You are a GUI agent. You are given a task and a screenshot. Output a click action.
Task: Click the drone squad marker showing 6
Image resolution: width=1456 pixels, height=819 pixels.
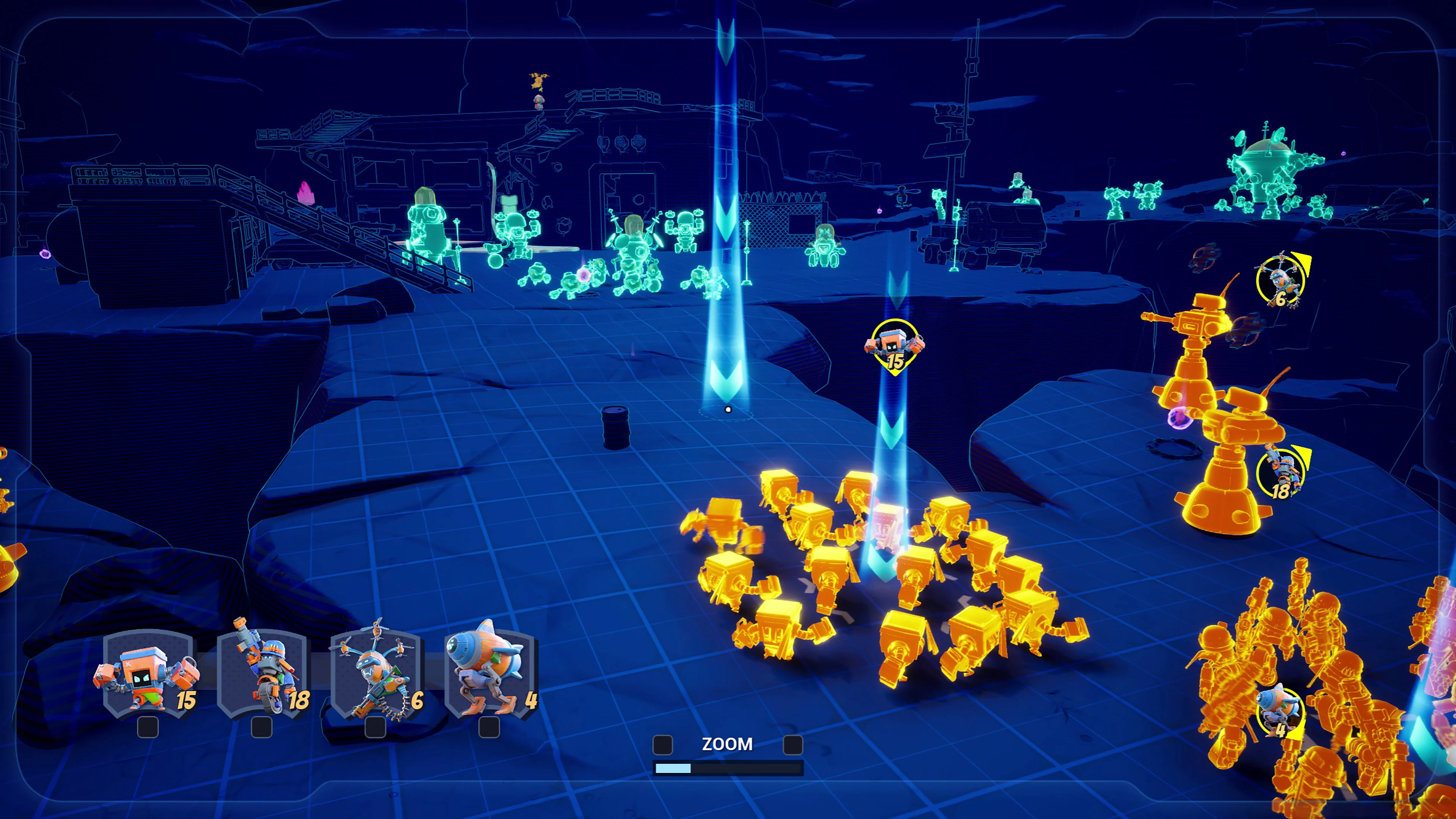1281,281
